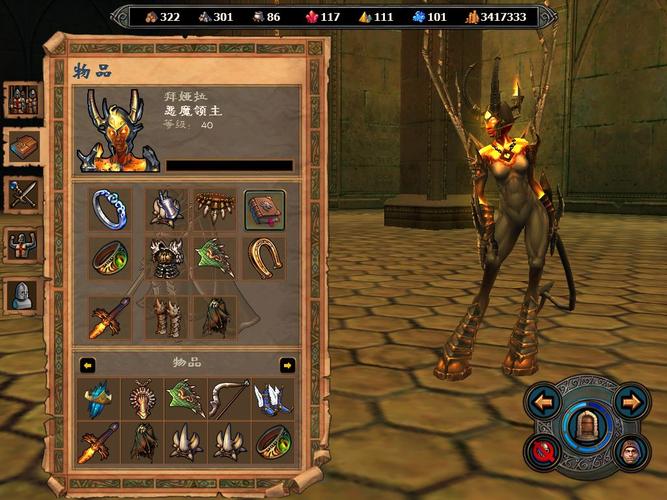Click the winged boots in the backpack
Image resolution: width=667 pixels, height=500 pixels.
[x=272, y=398]
